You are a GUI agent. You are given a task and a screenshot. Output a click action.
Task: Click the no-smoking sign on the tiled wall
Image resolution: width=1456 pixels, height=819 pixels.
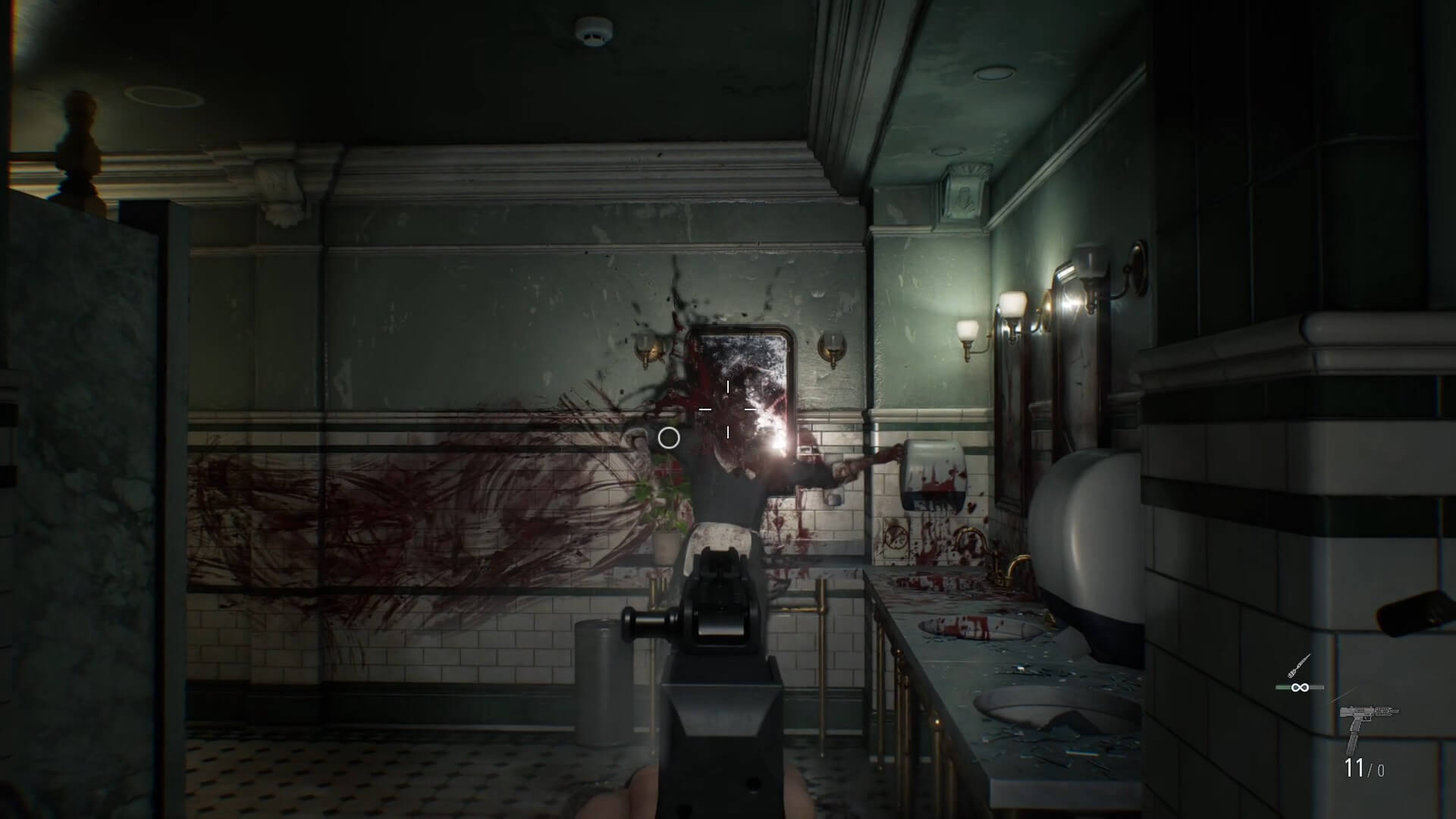click(x=896, y=536)
